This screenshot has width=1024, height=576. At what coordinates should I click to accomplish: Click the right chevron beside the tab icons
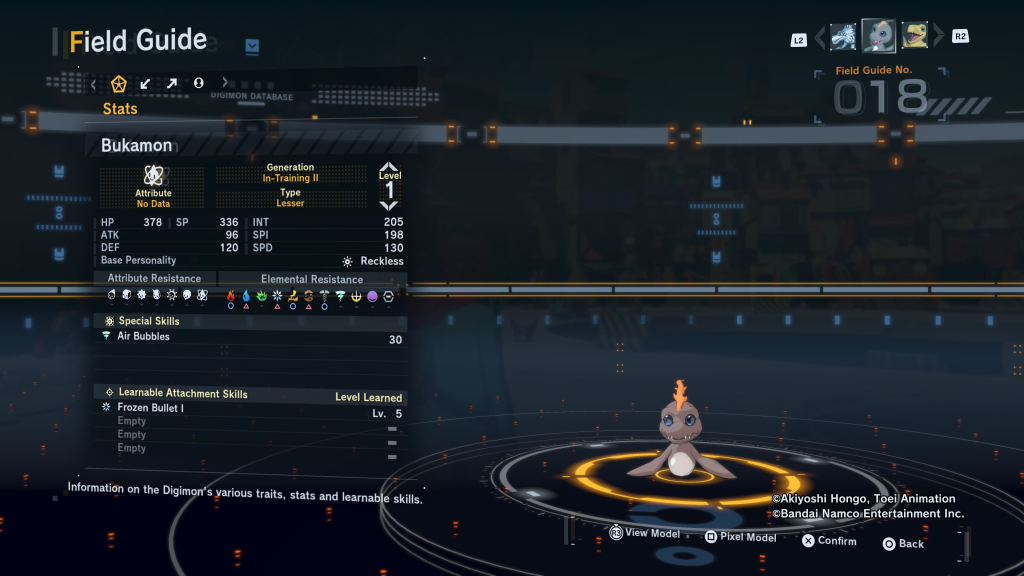pyautogui.click(x=225, y=84)
